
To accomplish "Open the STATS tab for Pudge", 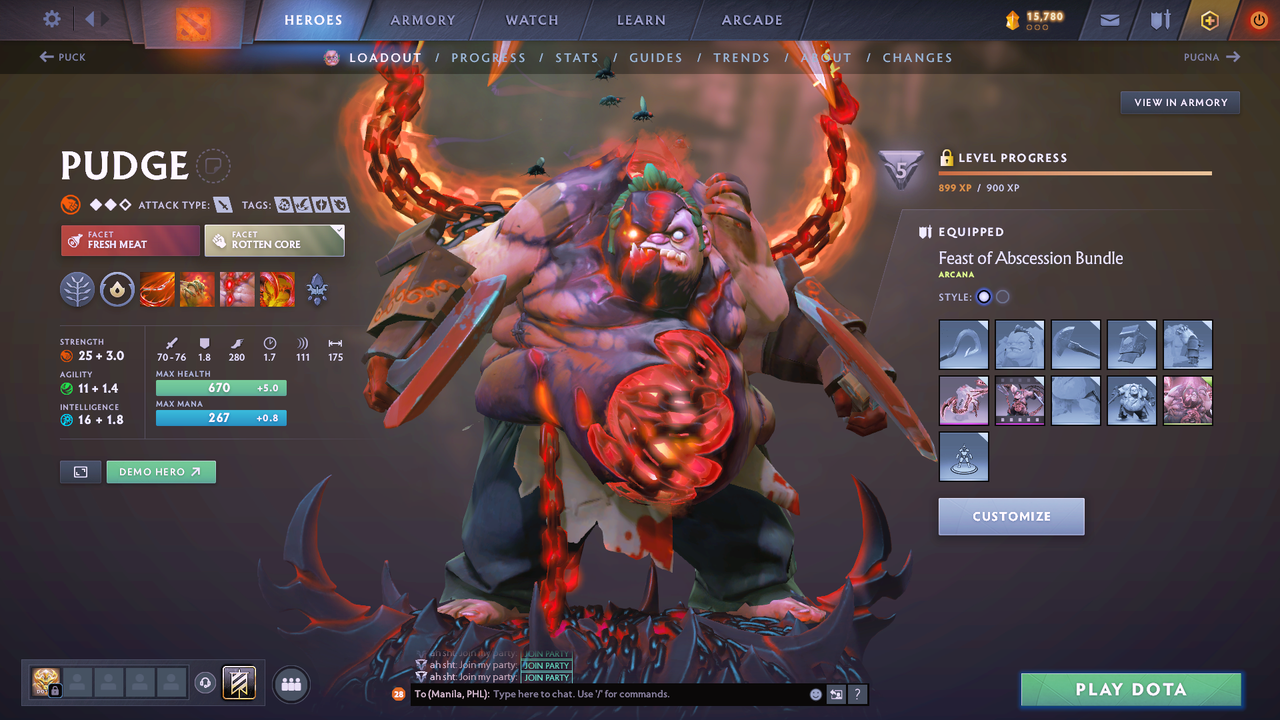I will [577, 57].
